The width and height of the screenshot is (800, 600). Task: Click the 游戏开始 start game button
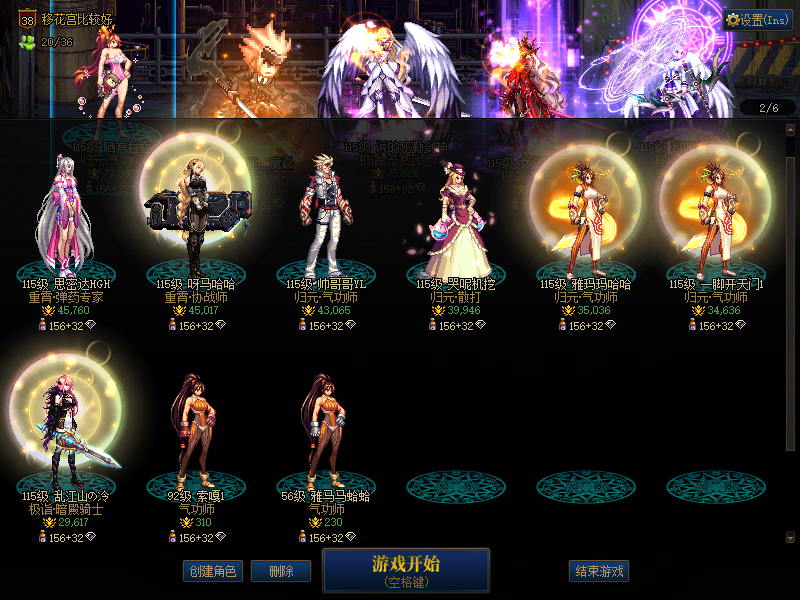click(x=405, y=570)
